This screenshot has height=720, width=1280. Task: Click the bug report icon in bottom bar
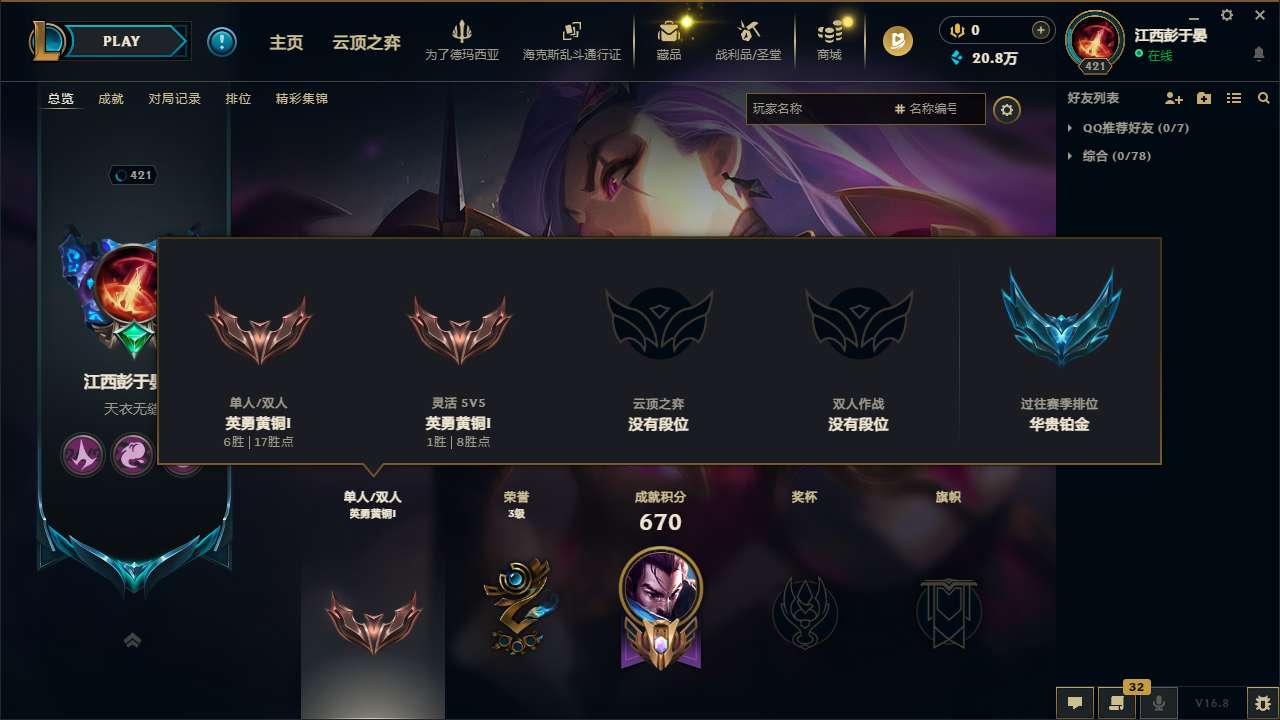click(1262, 703)
